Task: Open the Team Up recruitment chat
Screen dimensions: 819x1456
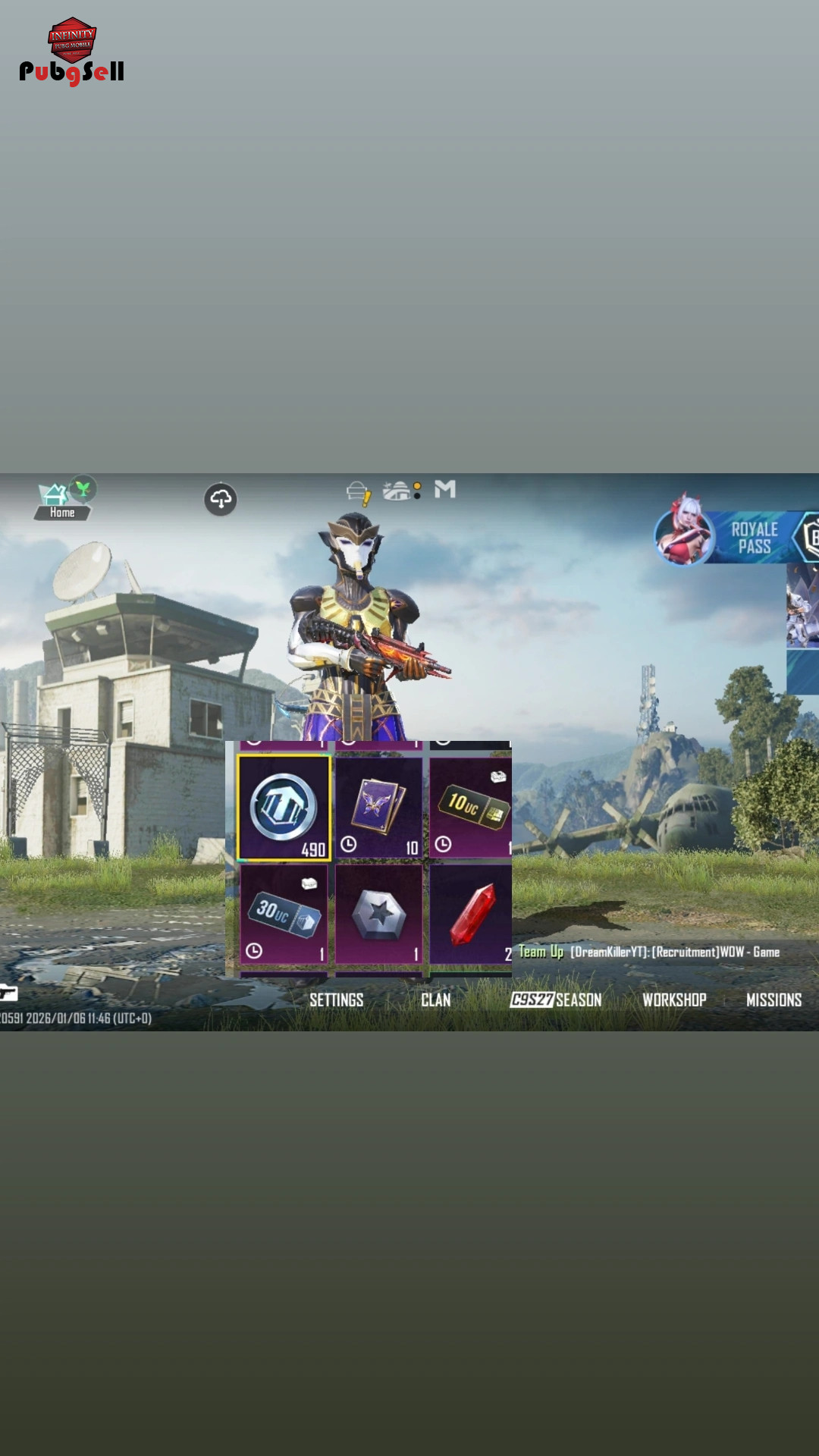Action: (x=649, y=952)
